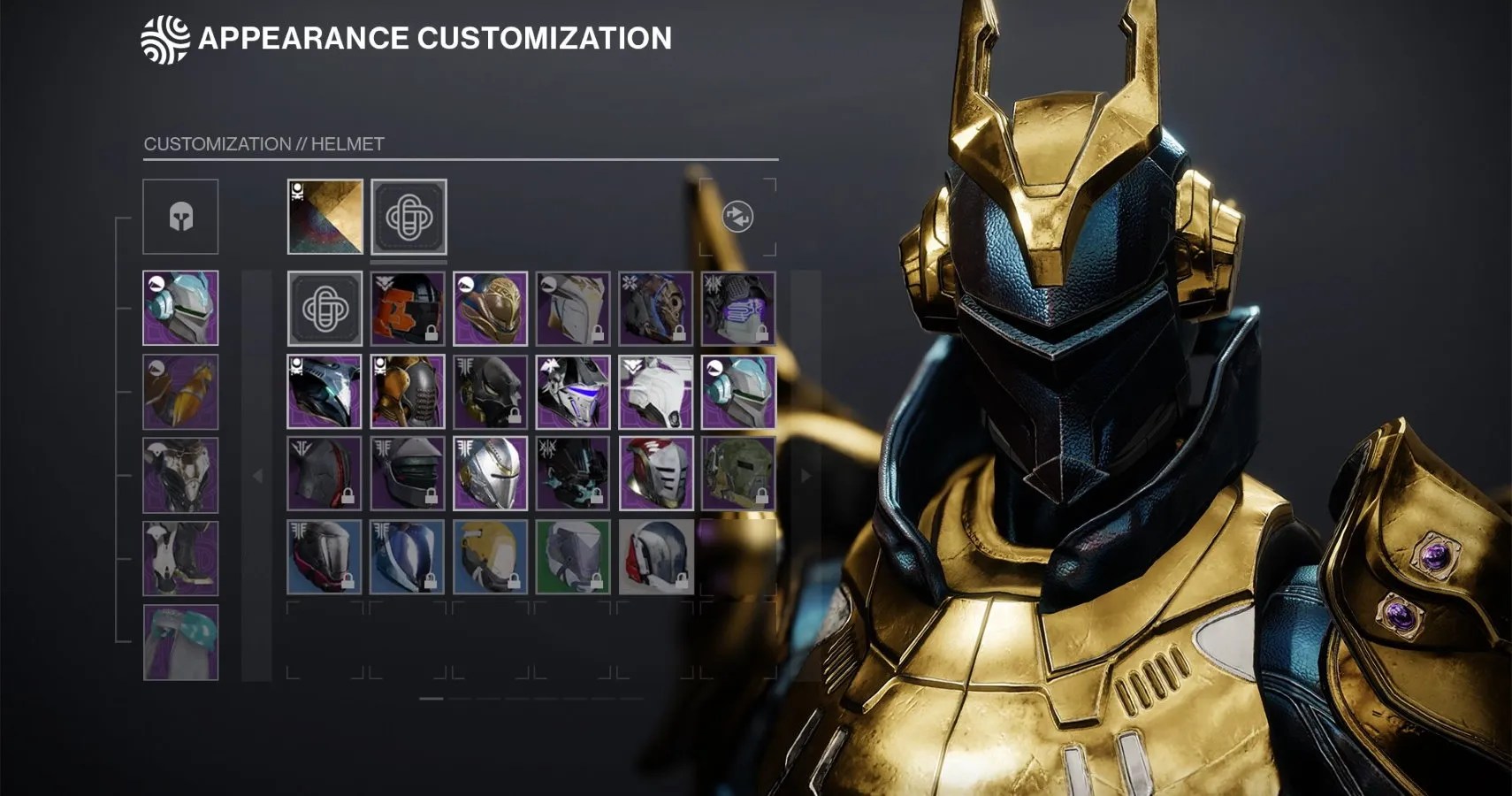Go to the previous ornament page arrow
The image size is (1512, 796).
[257, 476]
